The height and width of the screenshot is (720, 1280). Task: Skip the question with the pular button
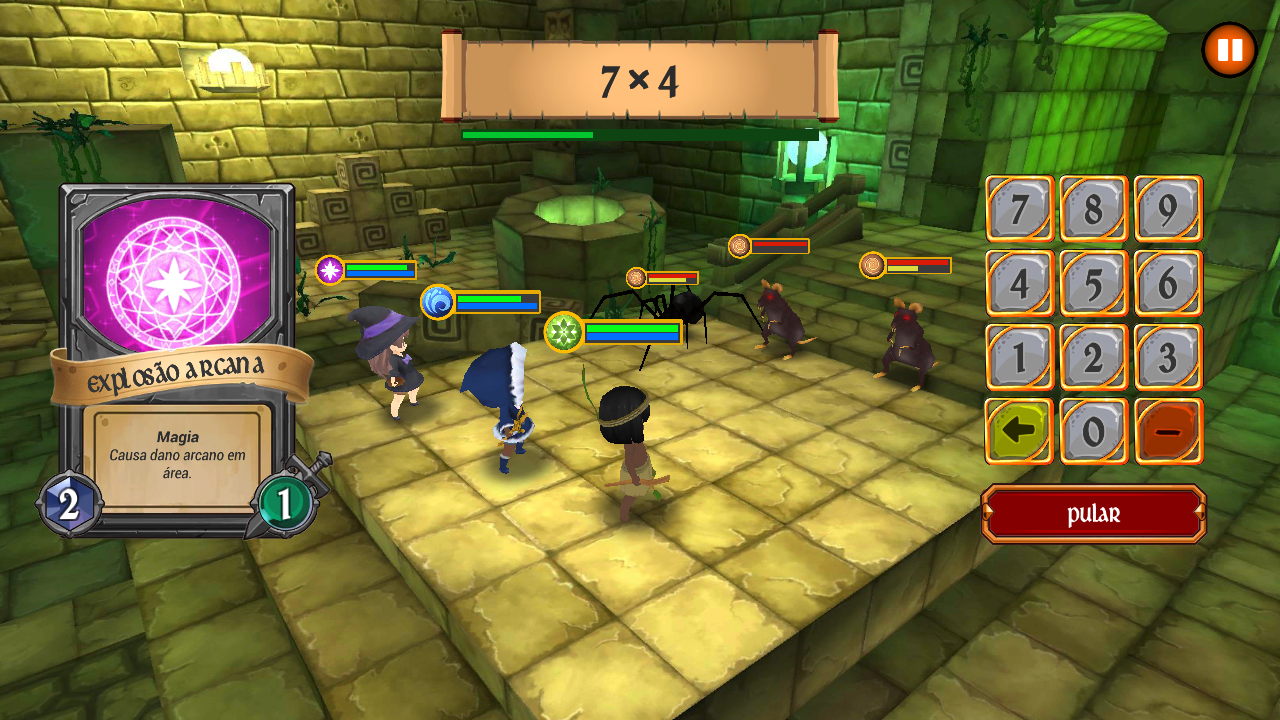1094,514
